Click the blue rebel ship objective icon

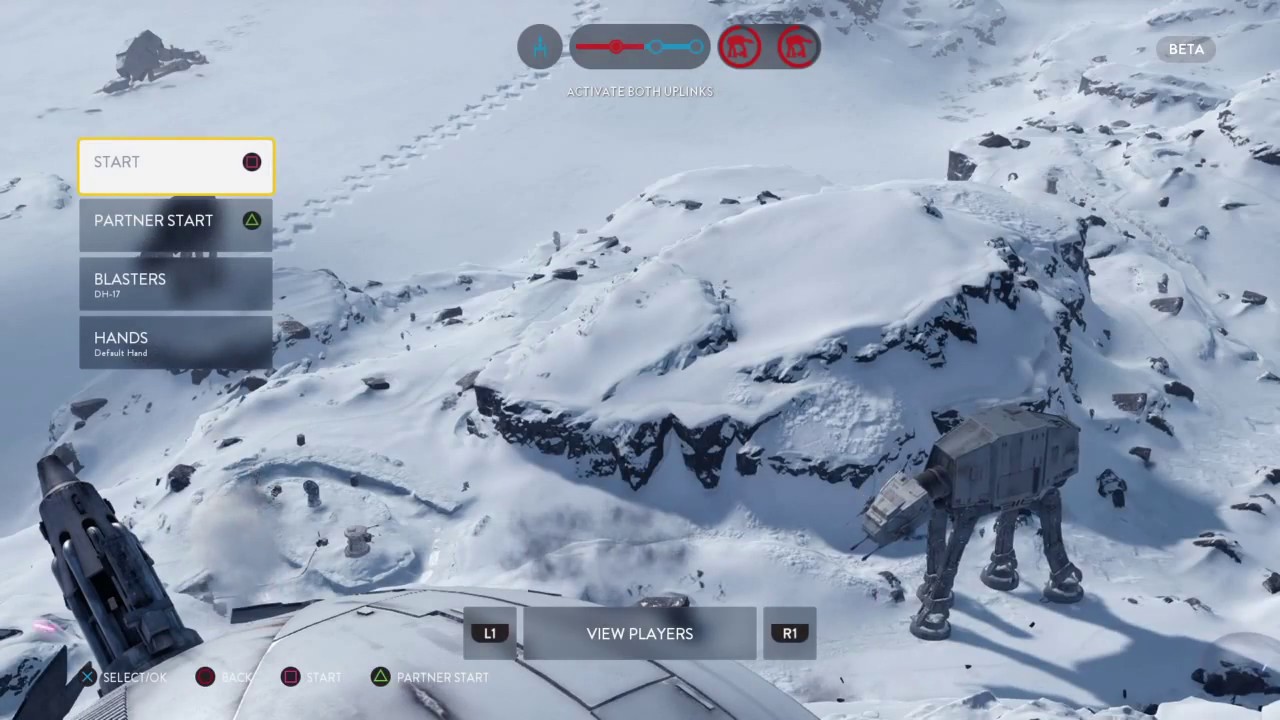click(x=539, y=47)
